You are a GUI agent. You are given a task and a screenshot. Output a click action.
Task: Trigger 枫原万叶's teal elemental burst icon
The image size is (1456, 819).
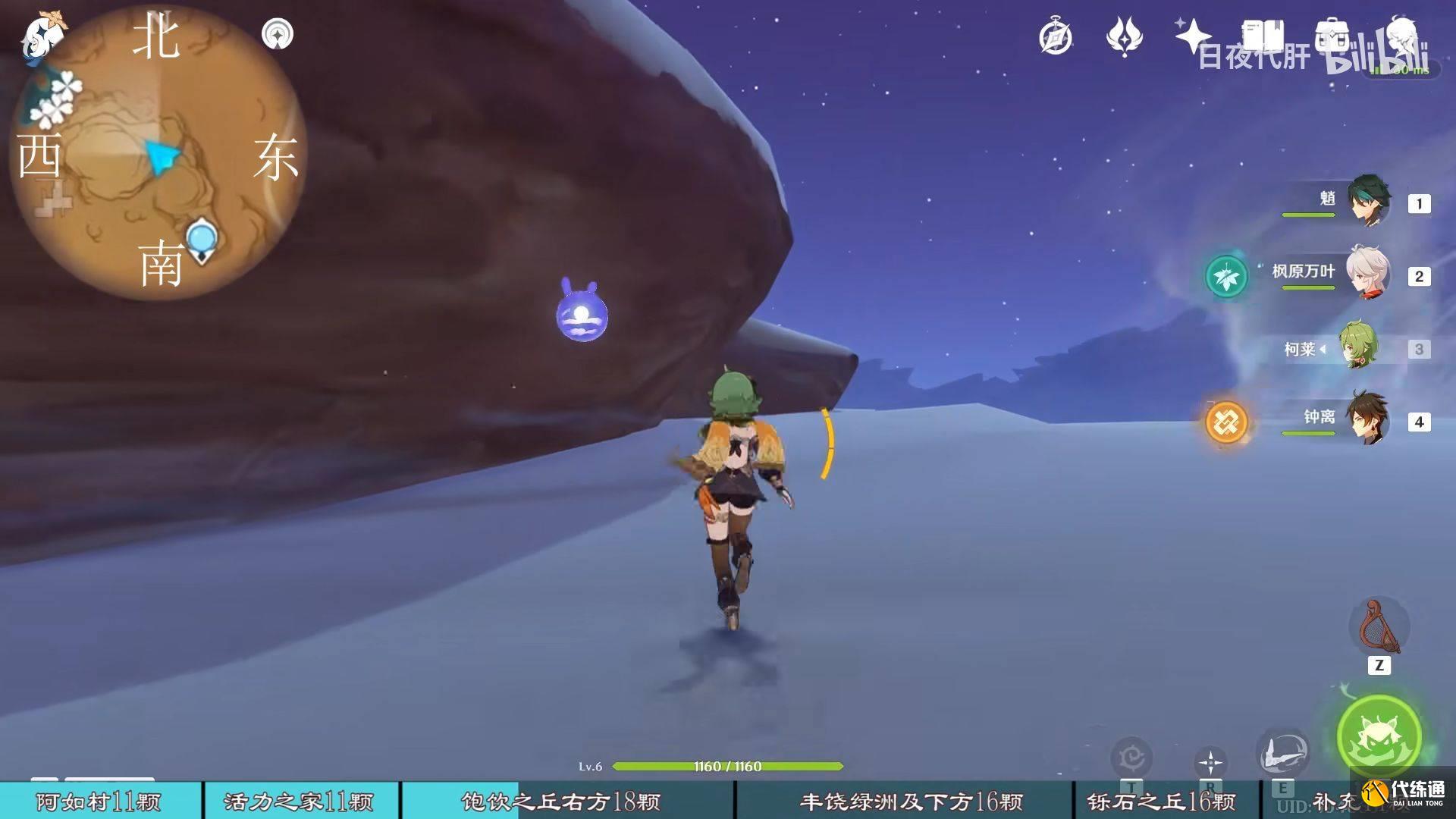point(1225,276)
